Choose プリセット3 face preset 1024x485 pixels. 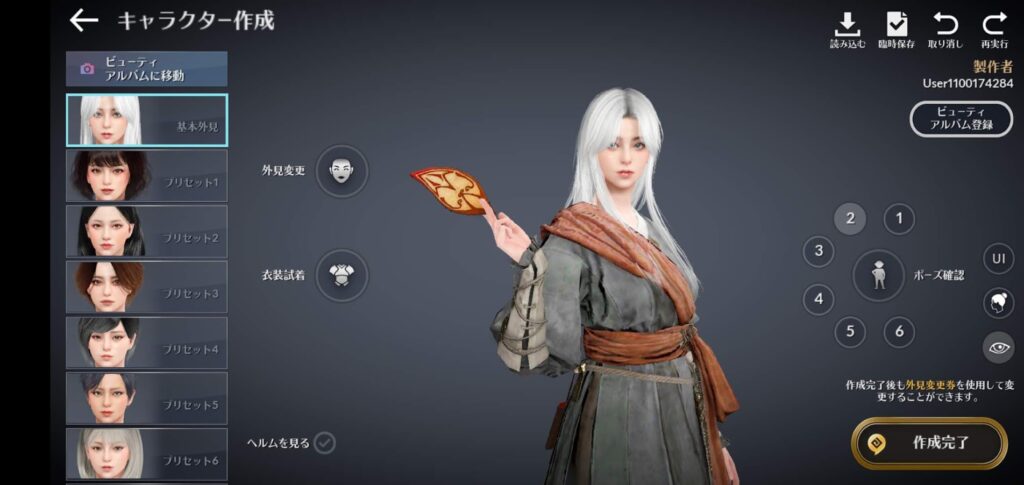coord(146,287)
